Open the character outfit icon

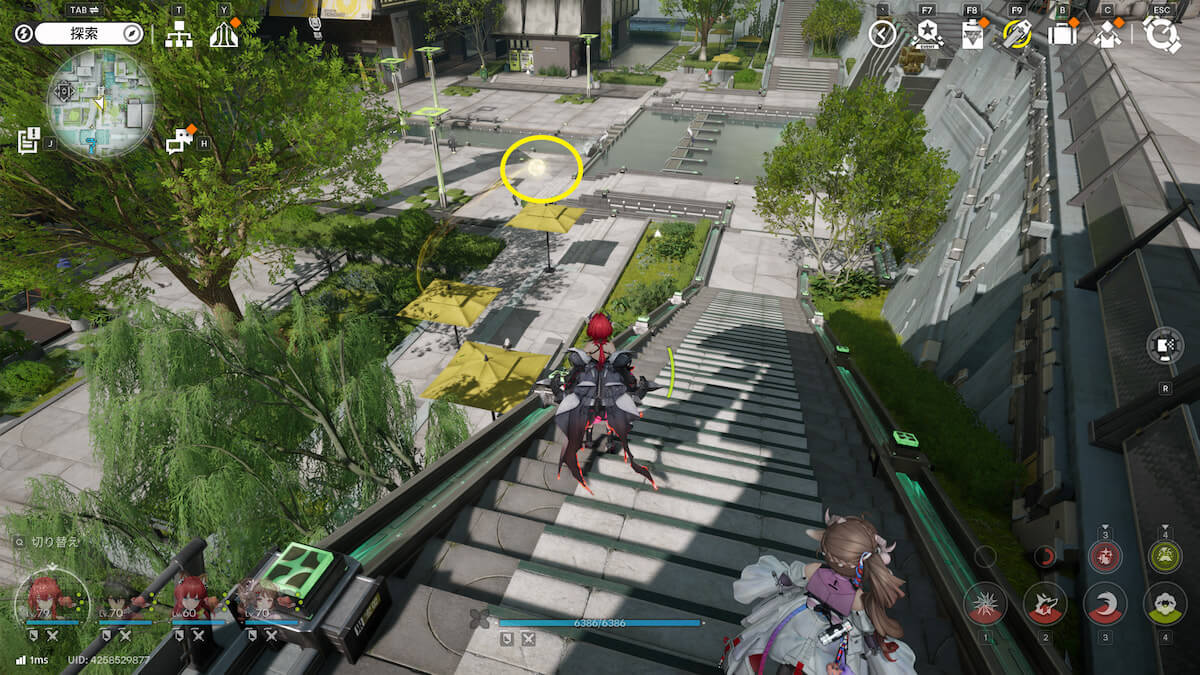point(1107,34)
